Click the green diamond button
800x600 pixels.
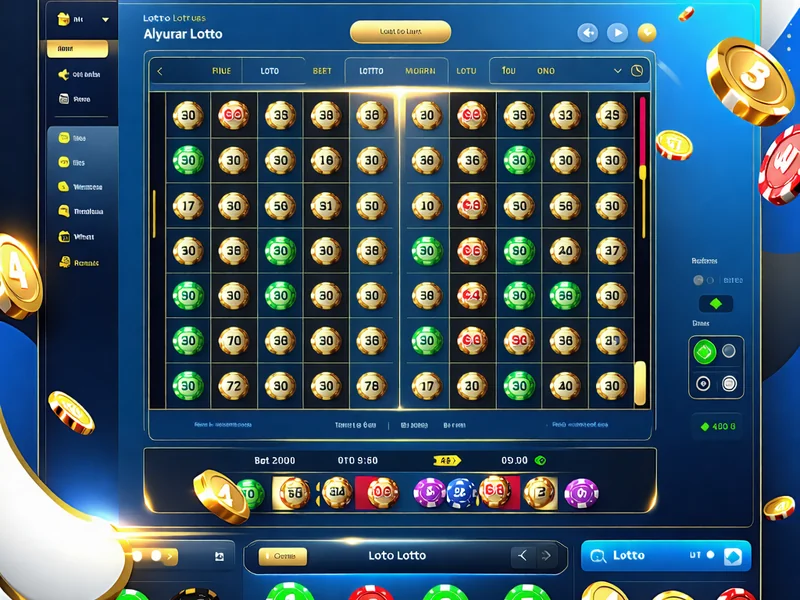coord(715,303)
